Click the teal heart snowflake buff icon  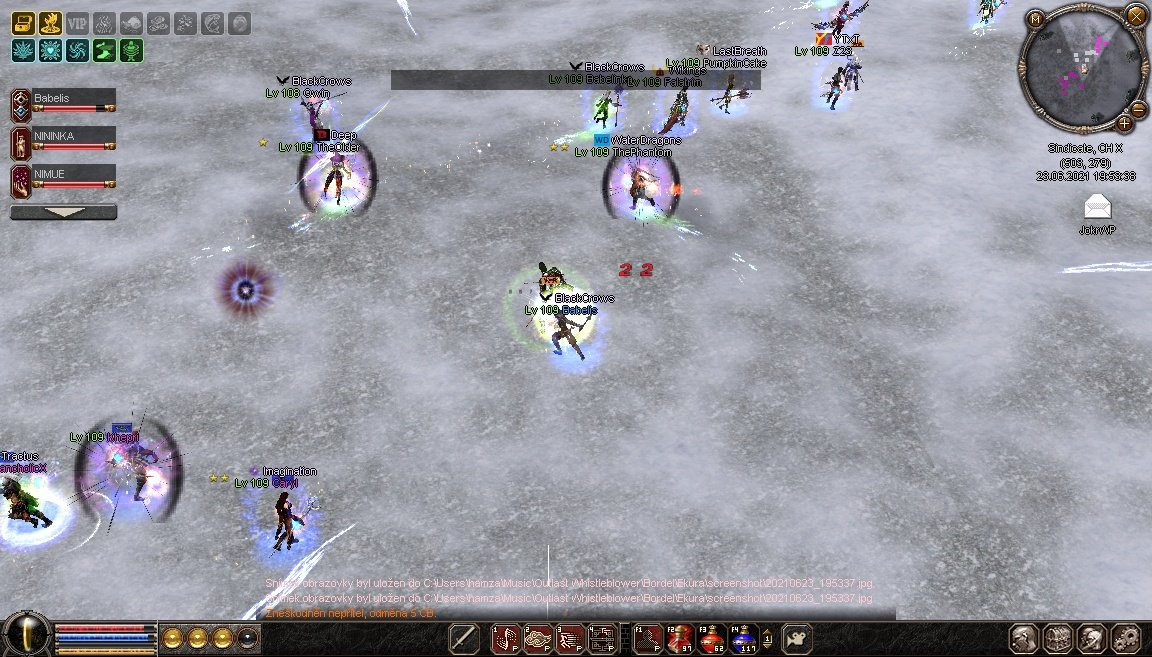(x=50, y=50)
